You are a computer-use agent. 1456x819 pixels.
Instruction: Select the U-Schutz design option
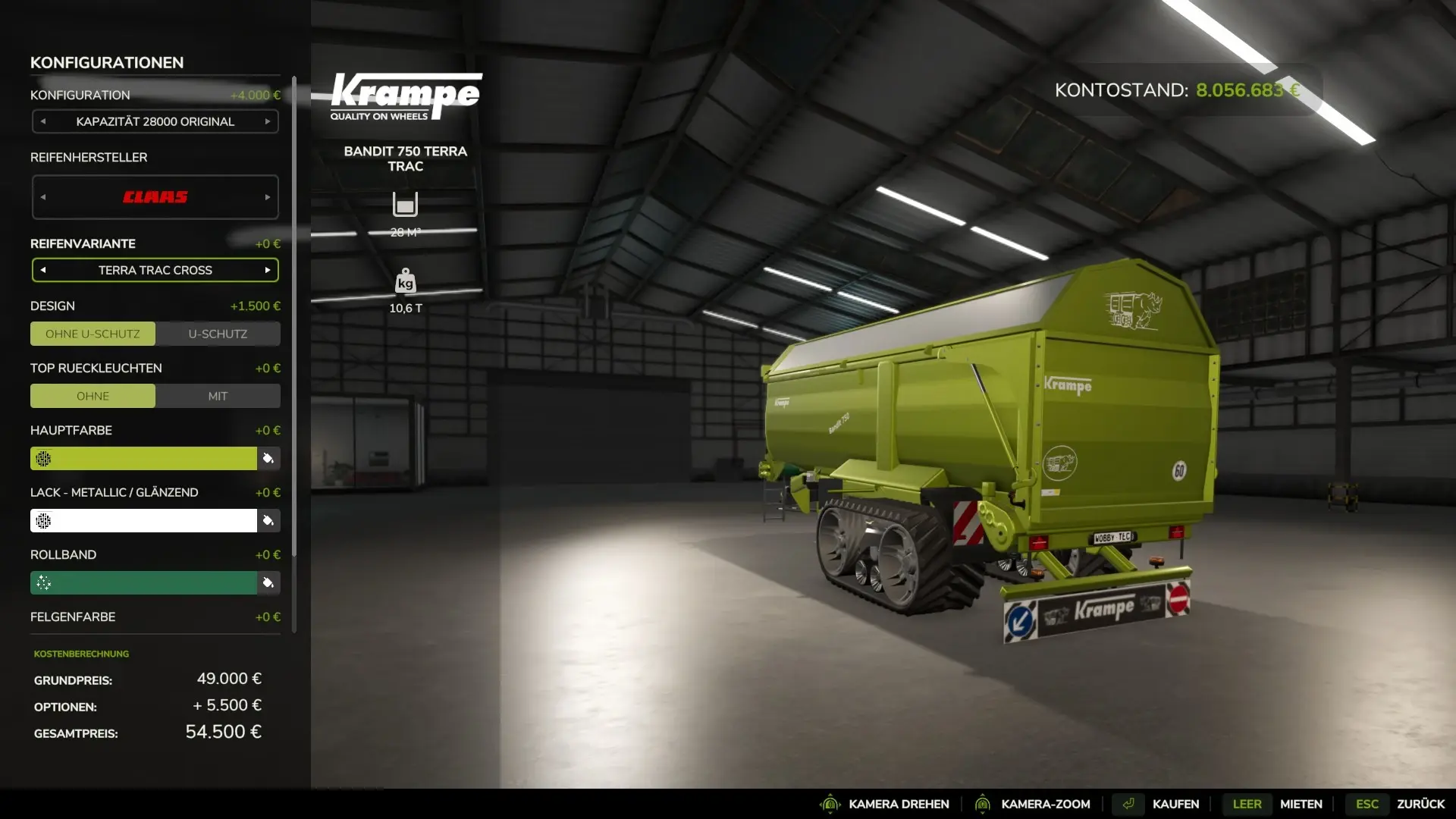pos(218,334)
